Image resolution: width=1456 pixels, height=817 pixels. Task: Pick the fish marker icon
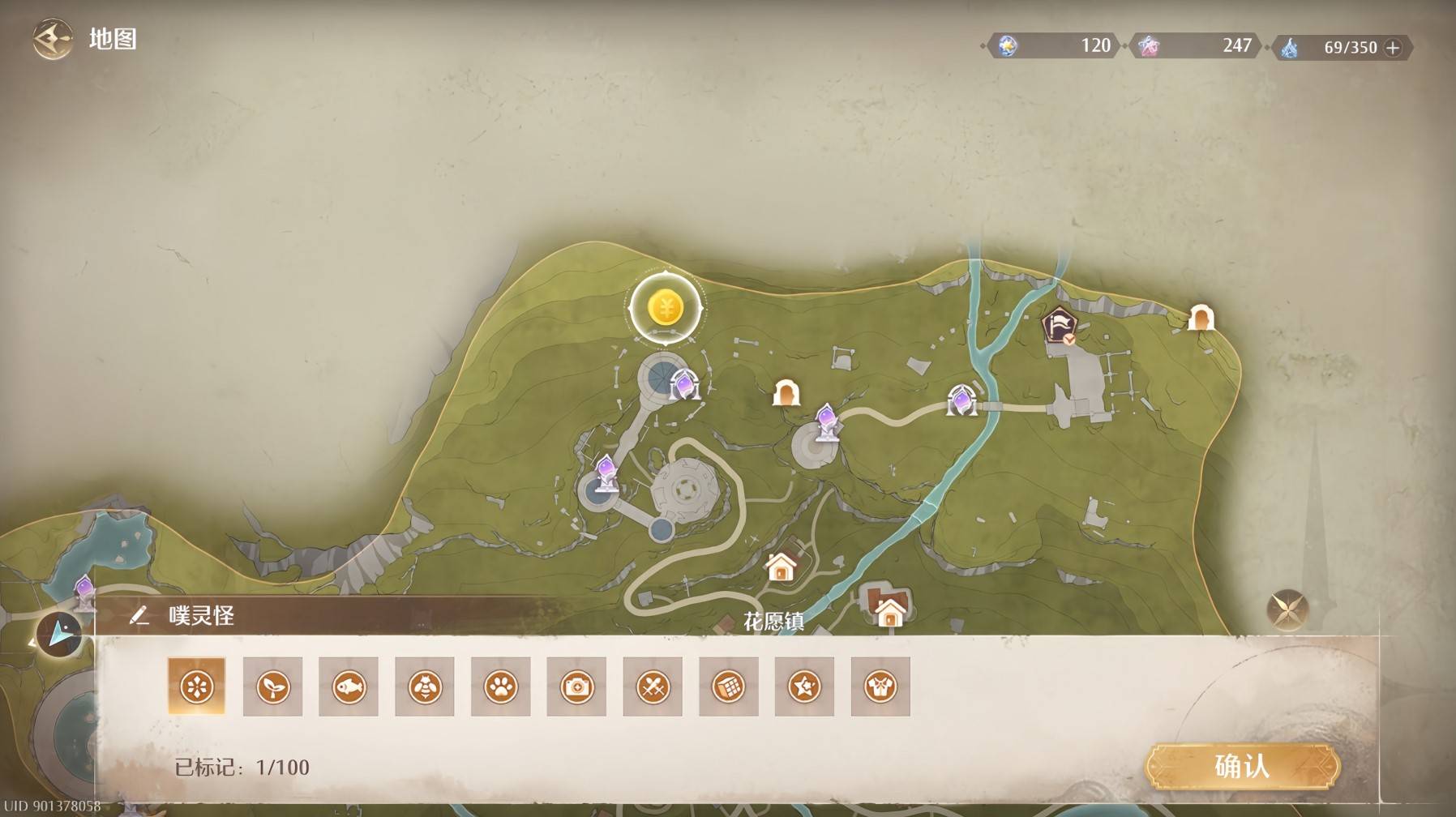coord(349,687)
